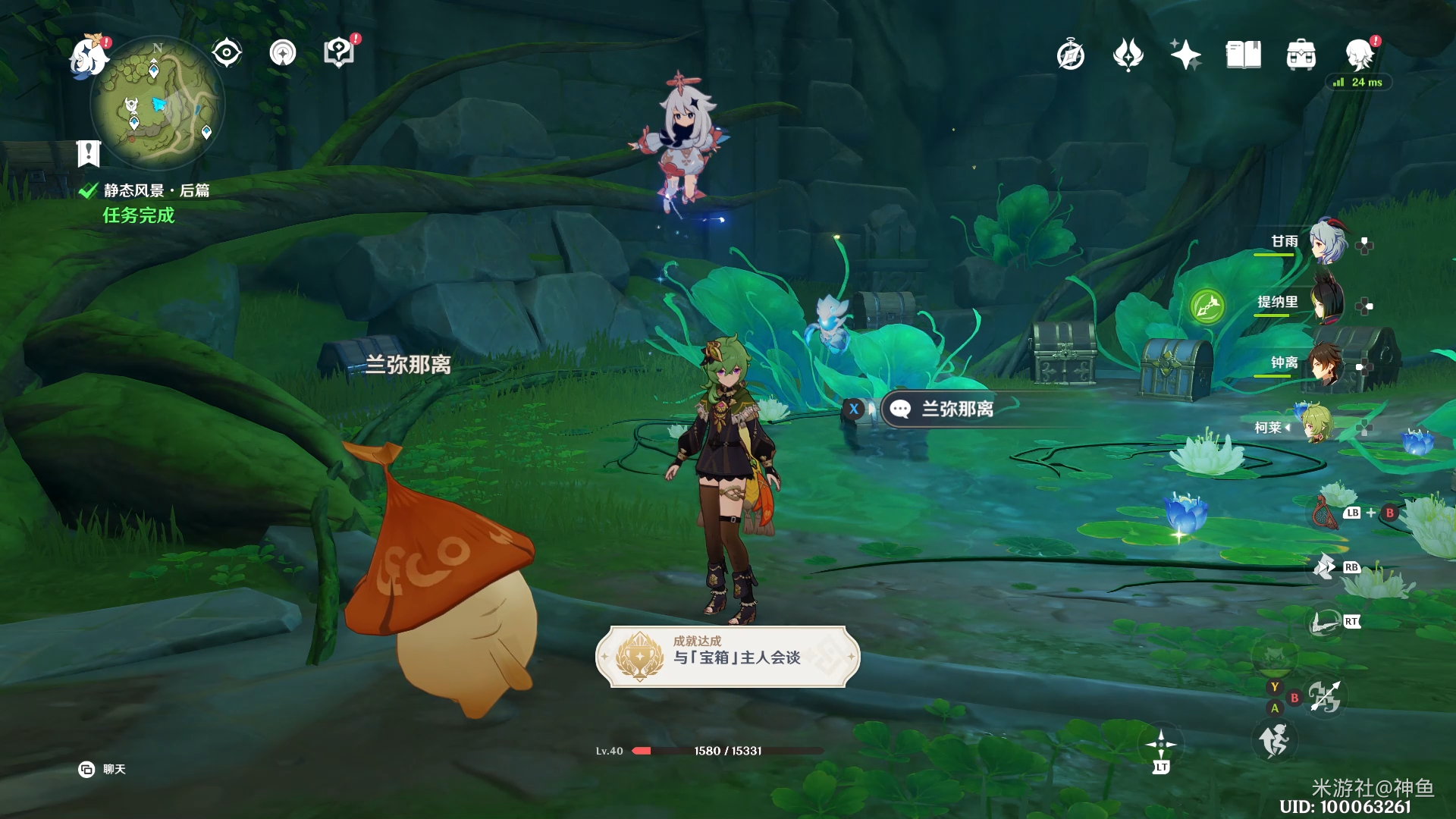Select the 静态风景·后篇 quest tracker

pos(155,190)
